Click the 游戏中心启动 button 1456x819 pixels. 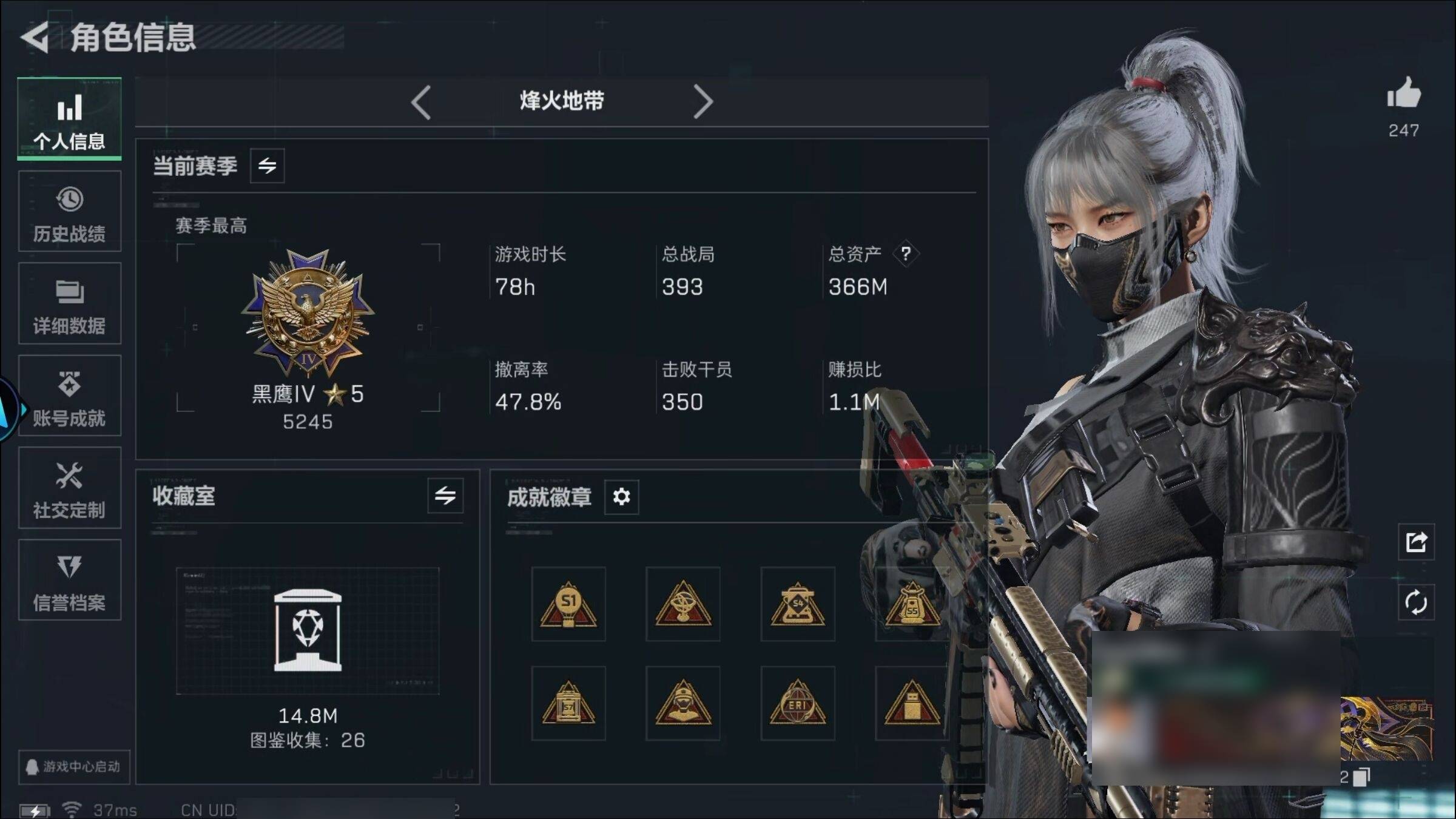coord(74,767)
